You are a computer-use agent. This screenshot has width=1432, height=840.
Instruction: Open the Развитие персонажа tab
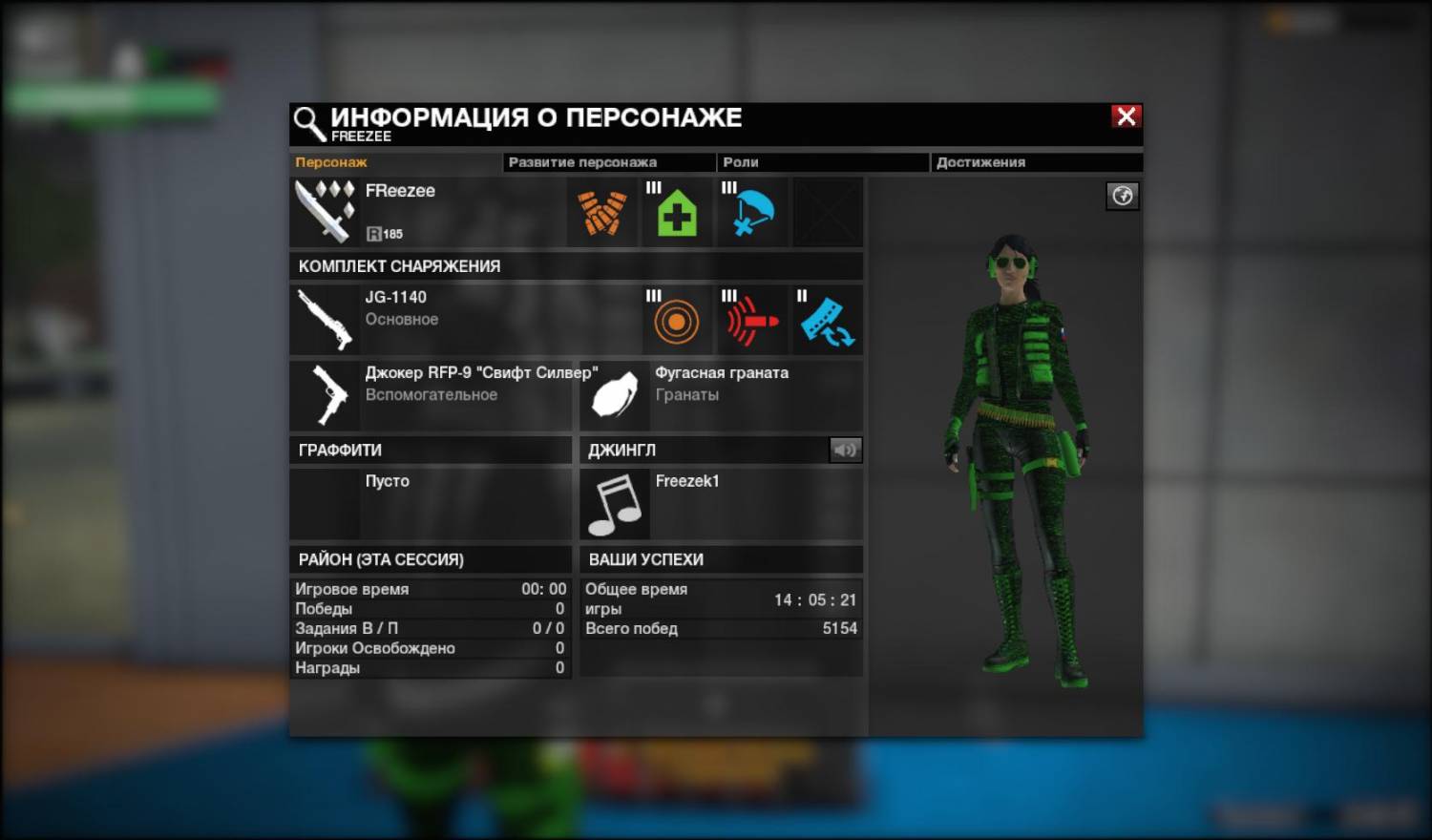(x=582, y=162)
